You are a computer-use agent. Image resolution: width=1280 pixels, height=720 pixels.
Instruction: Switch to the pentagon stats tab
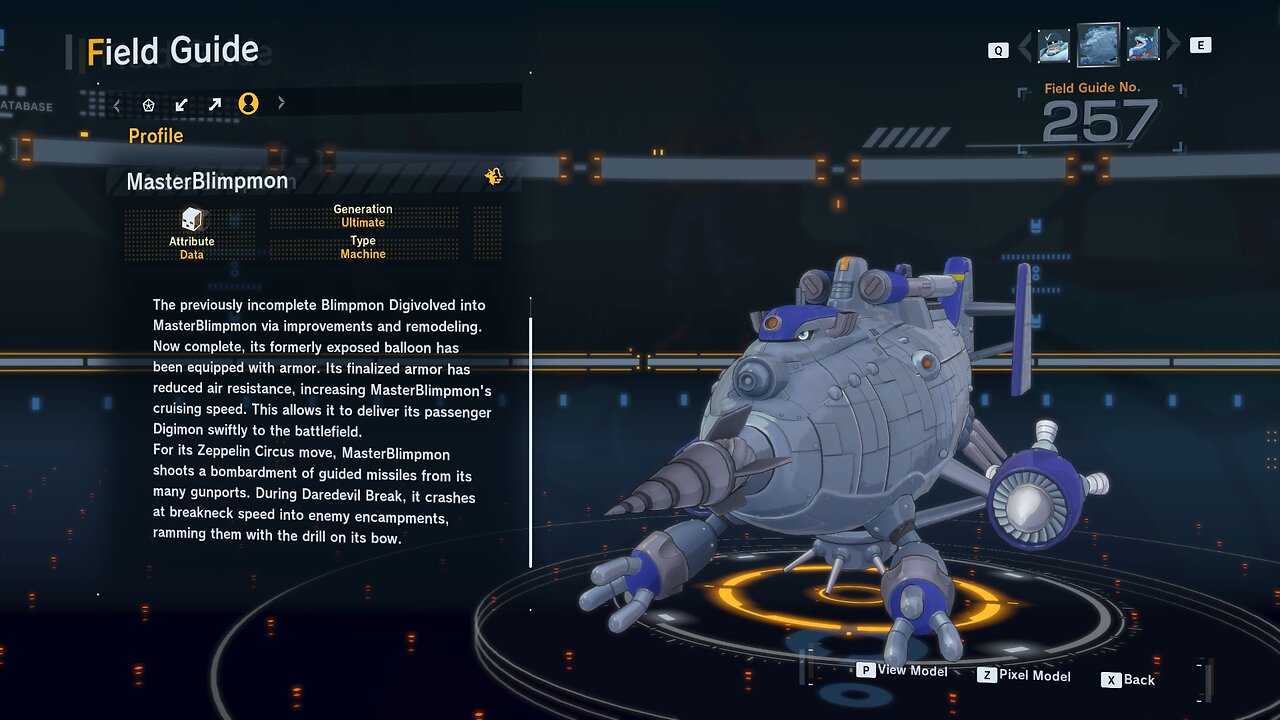(149, 104)
